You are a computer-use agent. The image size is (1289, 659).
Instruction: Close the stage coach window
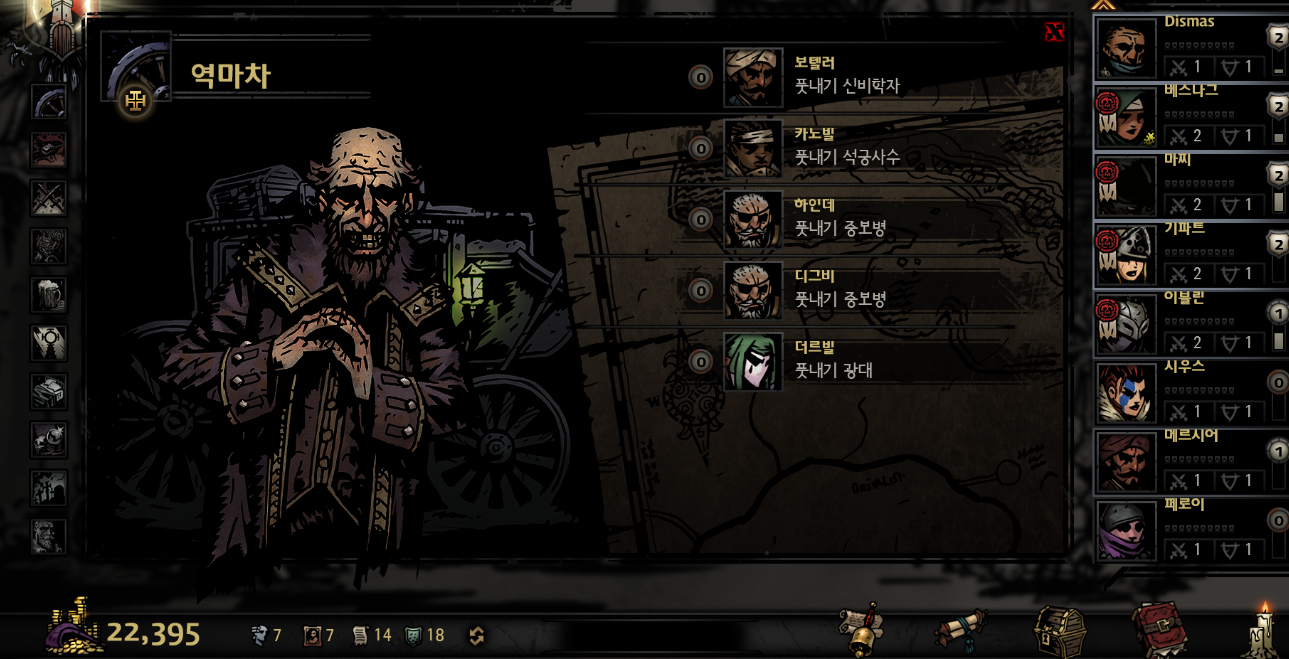1054,32
